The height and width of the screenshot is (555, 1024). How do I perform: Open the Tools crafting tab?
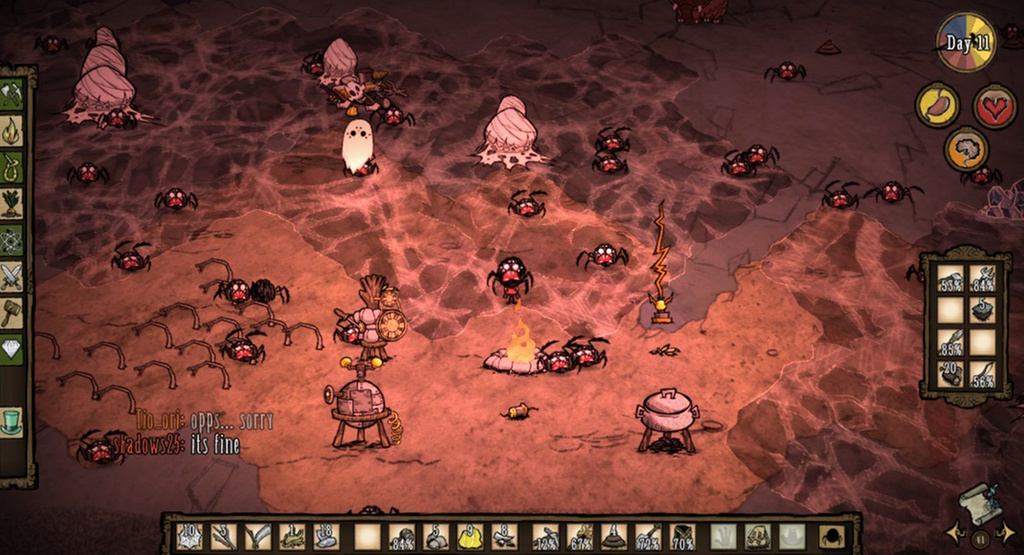point(12,95)
